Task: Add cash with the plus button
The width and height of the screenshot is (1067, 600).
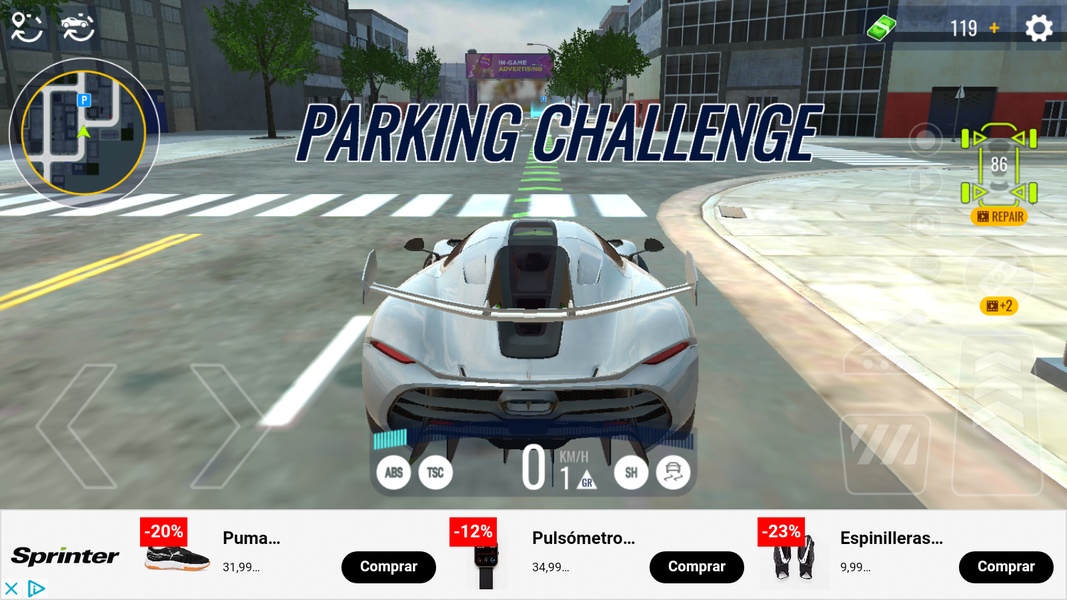Action: [x=994, y=28]
